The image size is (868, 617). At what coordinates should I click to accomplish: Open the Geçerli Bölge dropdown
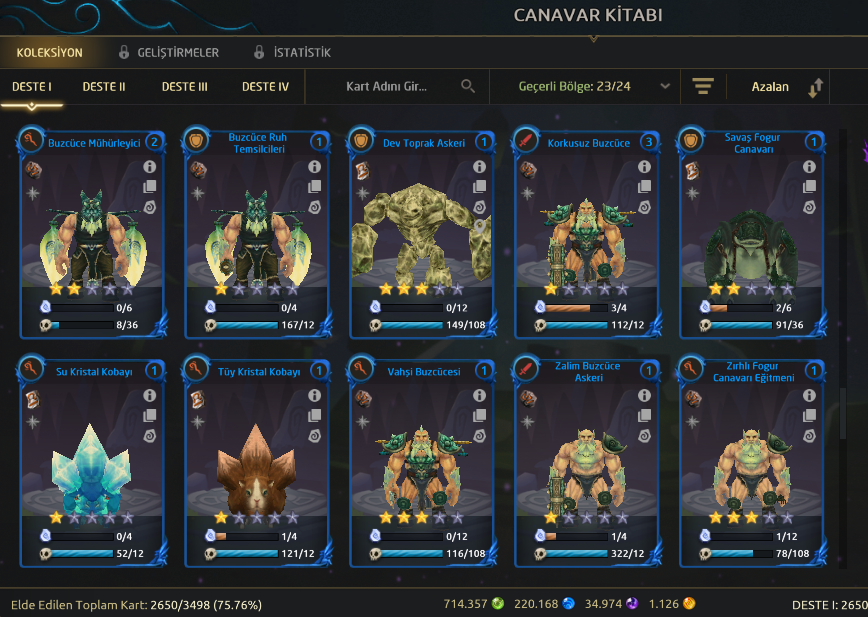click(x=594, y=87)
